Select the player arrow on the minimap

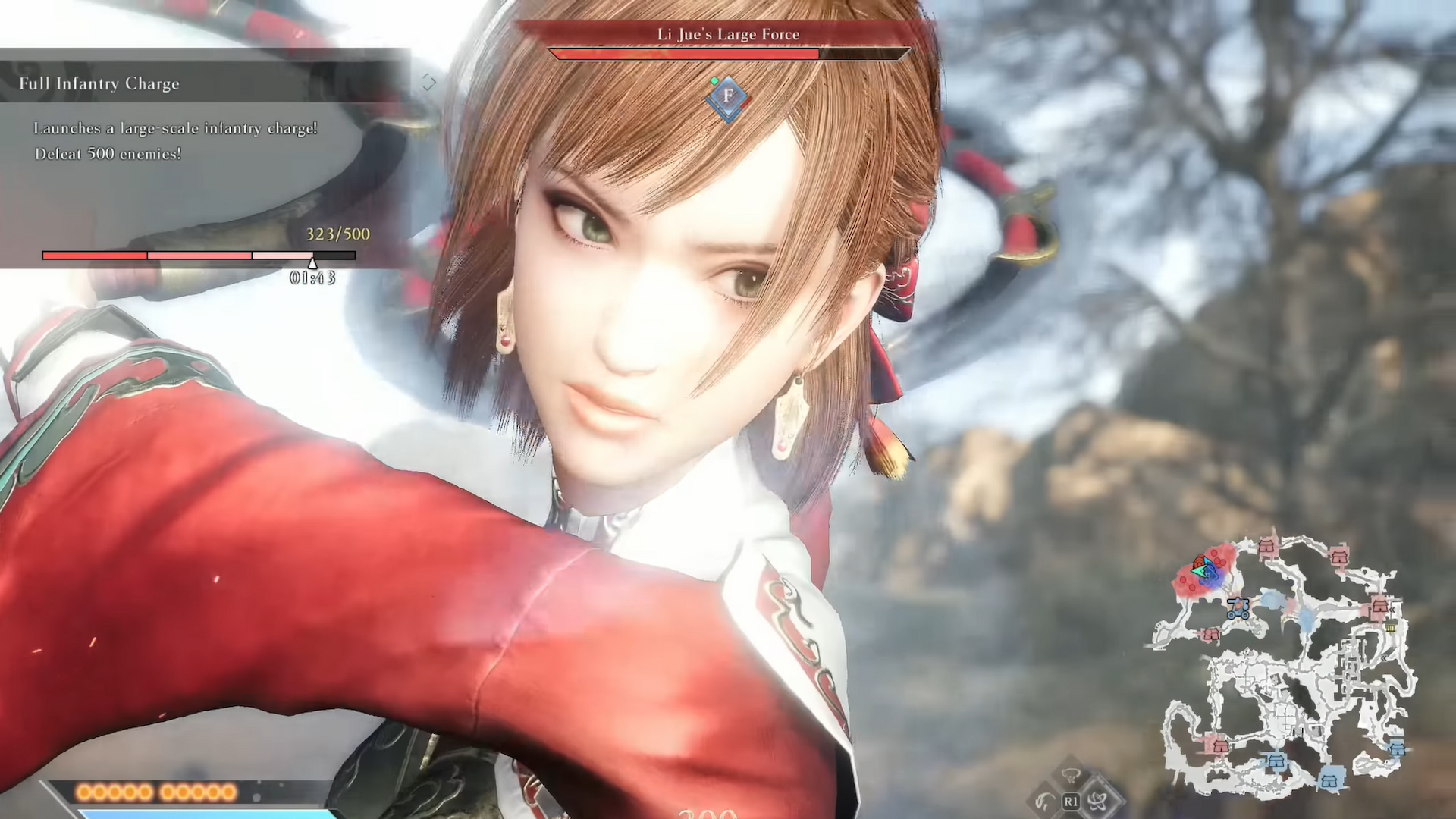pyautogui.click(x=1198, y=570)
